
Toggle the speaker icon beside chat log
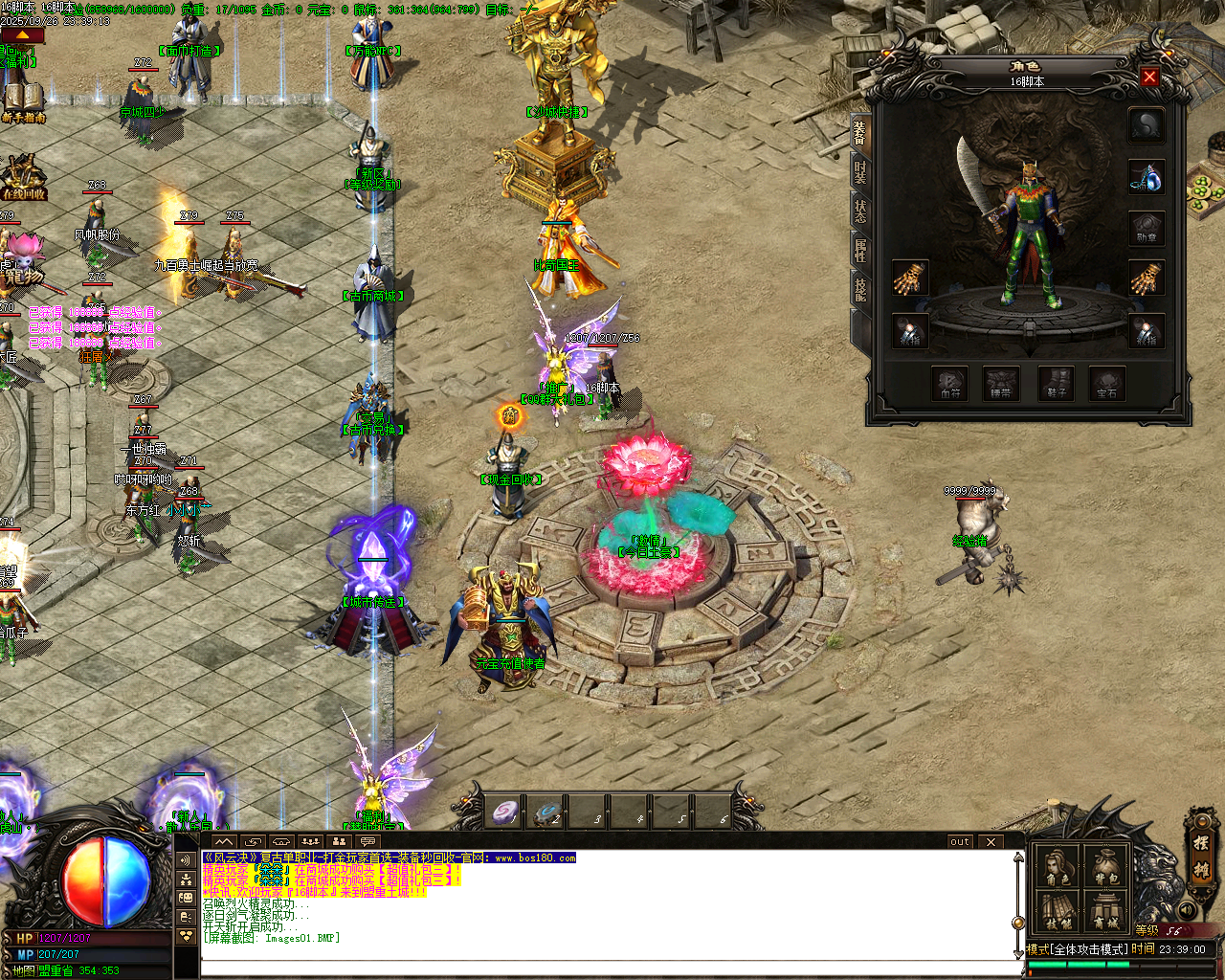[x=187, y=858]
